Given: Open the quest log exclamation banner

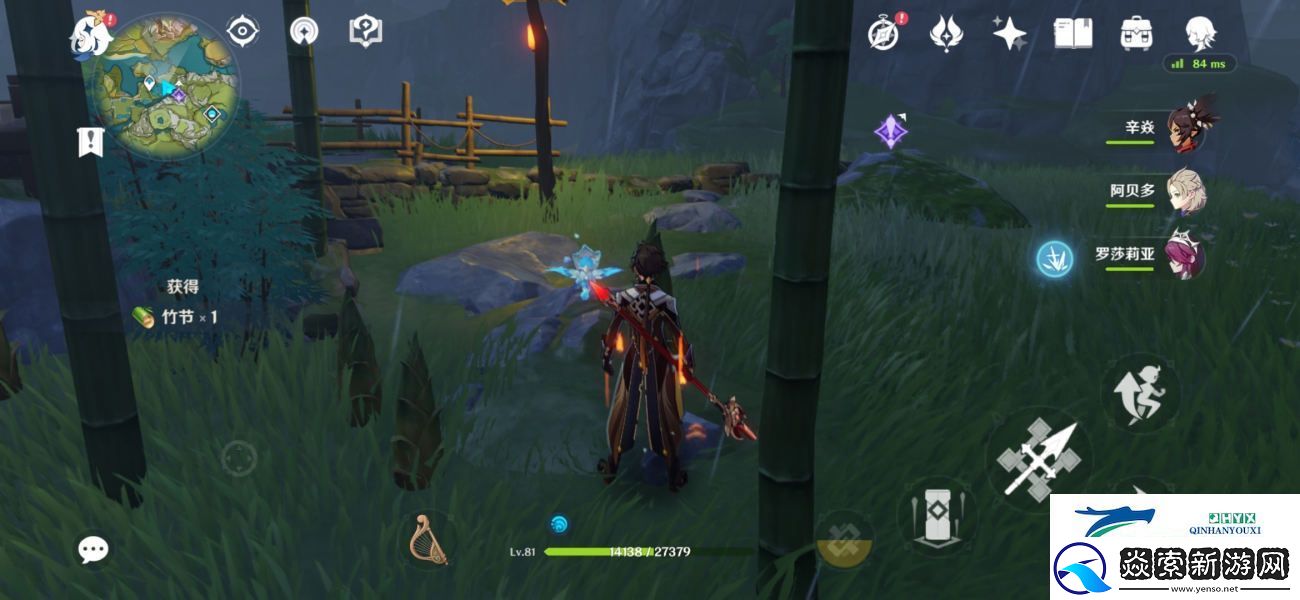Looking at the screenshot, I should click(x=90, y=142).
